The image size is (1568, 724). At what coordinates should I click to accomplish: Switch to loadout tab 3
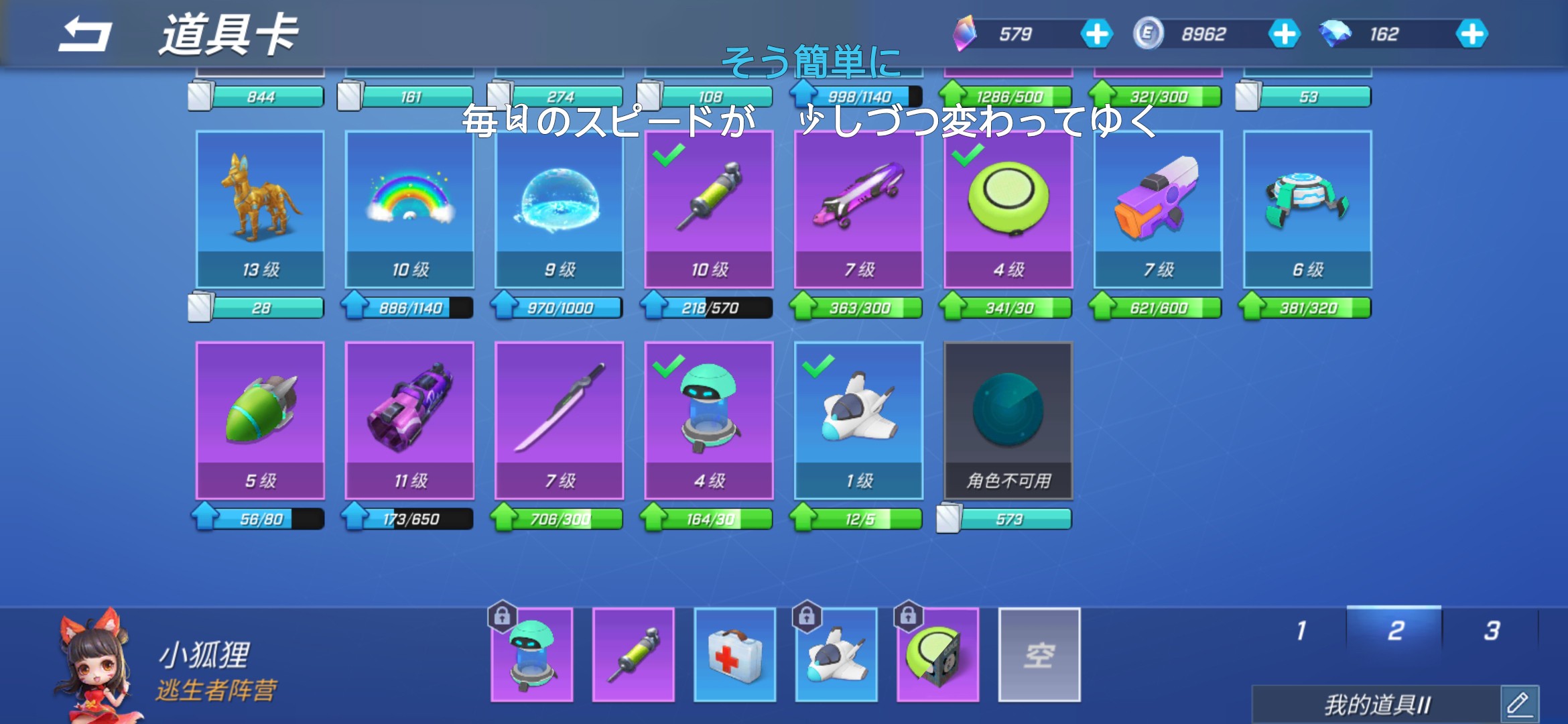coord(1492,631)
